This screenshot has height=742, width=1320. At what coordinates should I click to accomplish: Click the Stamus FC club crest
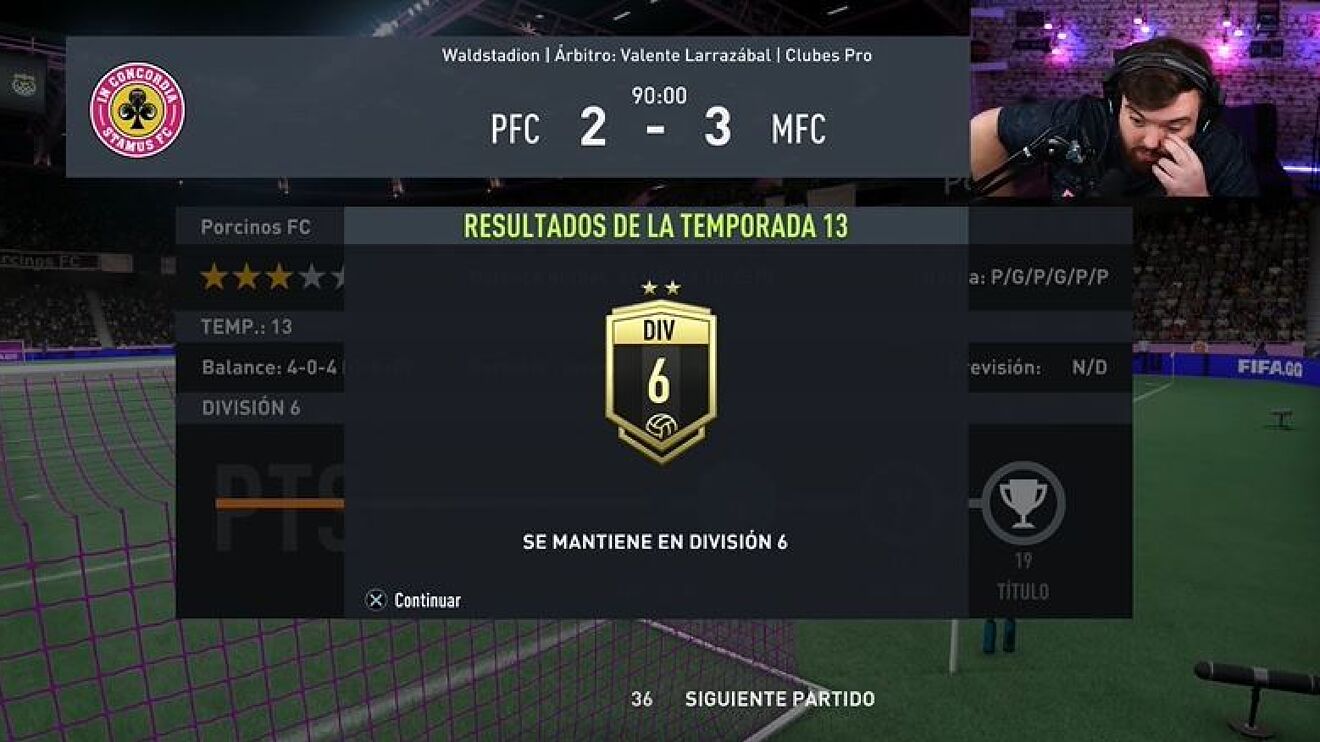137,110
